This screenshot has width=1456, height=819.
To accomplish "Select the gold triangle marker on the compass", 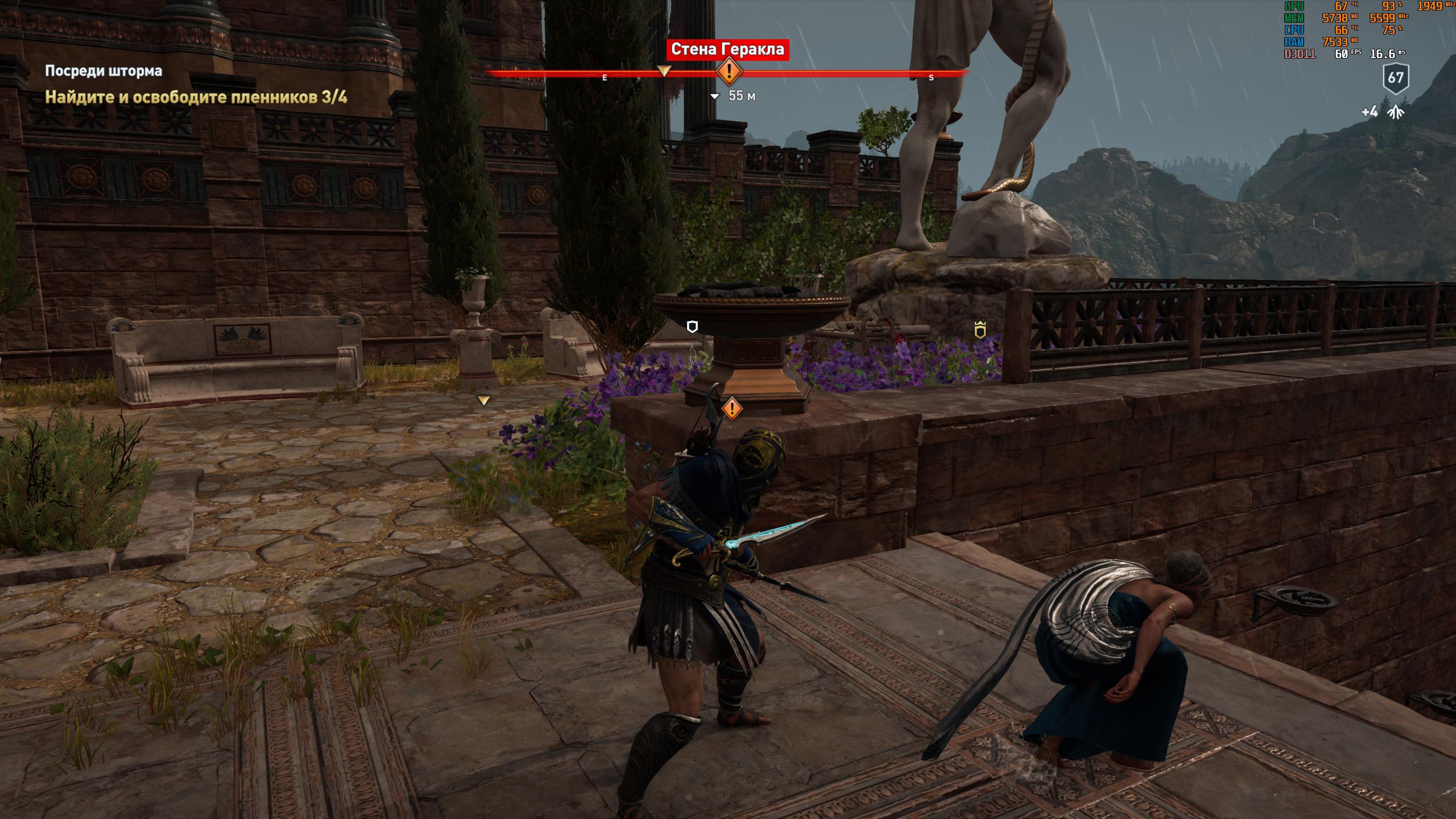I will click(664, 71).
